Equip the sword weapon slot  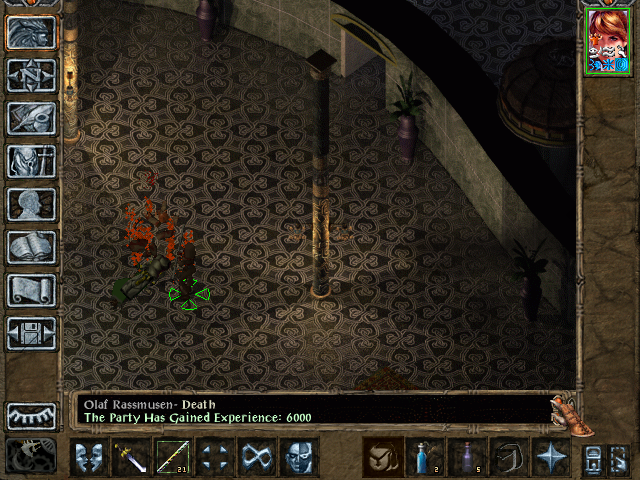131,458
